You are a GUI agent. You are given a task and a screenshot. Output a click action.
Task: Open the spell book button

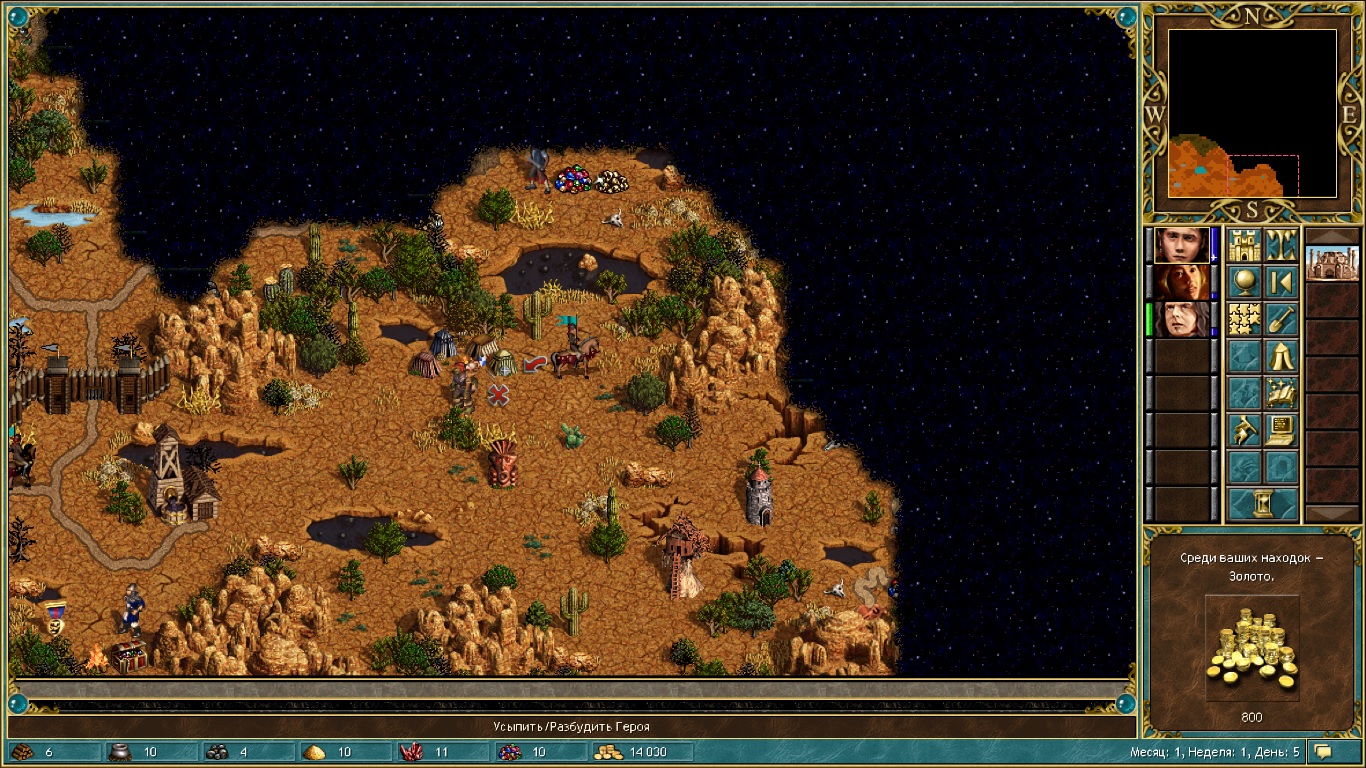click(1281, 393)
